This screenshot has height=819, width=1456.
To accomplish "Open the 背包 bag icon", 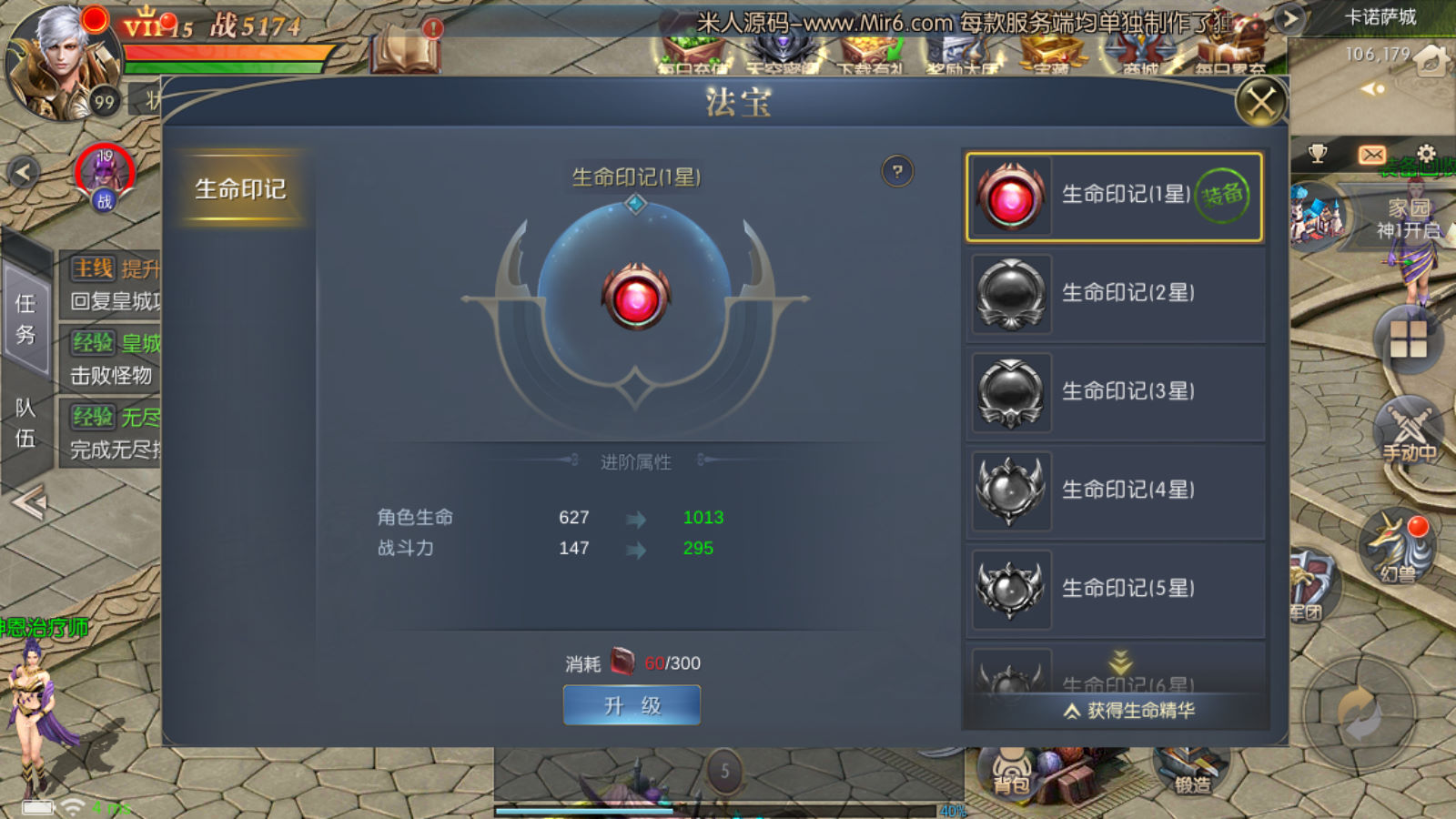I will click(x=1011, y=774).
